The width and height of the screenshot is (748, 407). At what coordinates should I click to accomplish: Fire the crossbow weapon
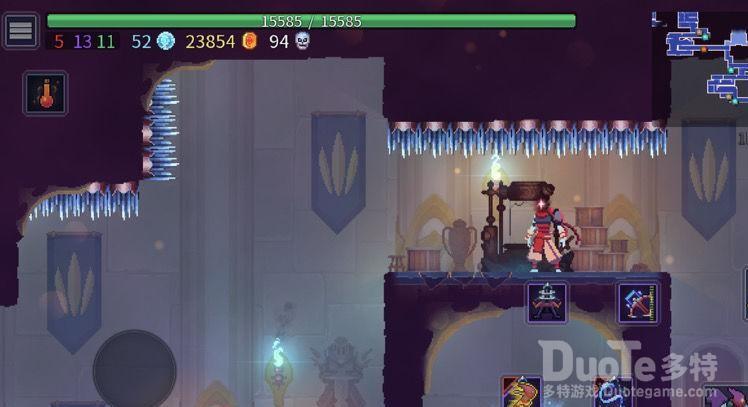[637, 302]
